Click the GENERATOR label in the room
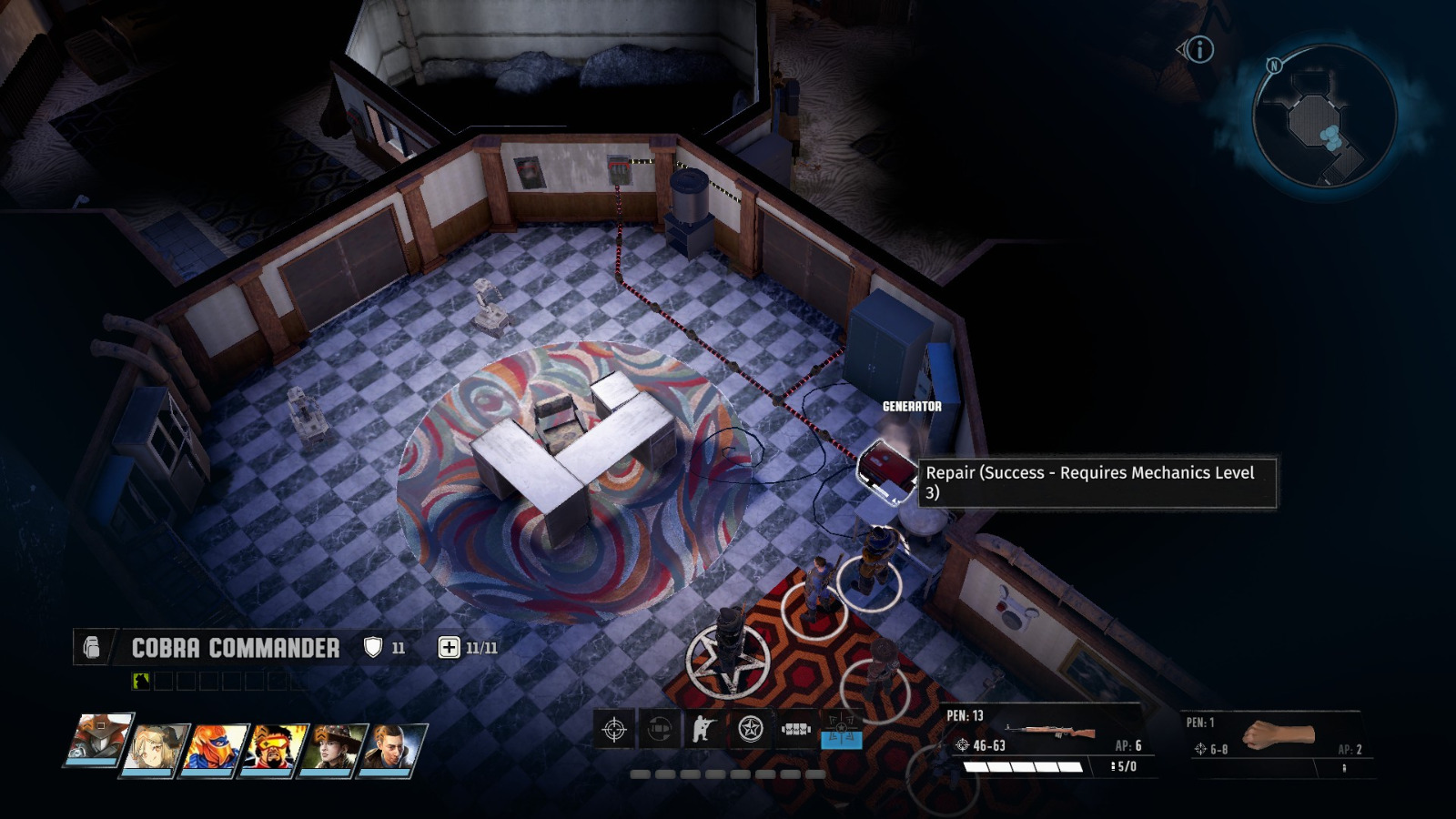This screenshot has width=1456, height=819. 910,407
